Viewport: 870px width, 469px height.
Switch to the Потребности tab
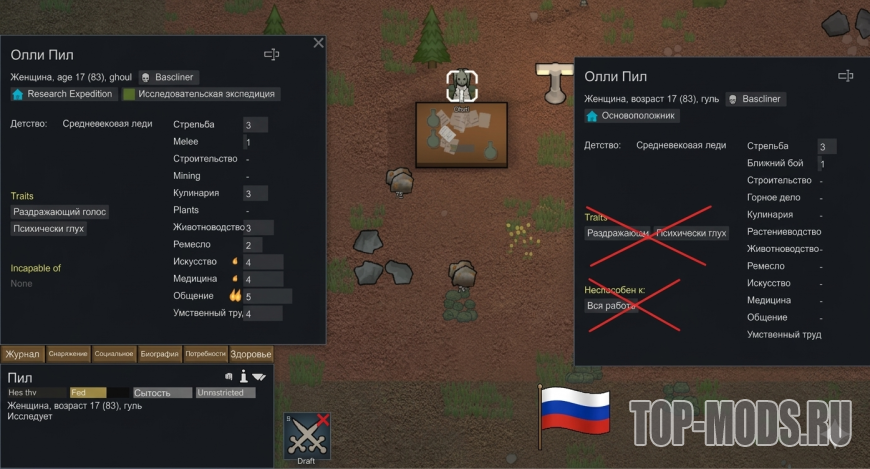point(205,353)
